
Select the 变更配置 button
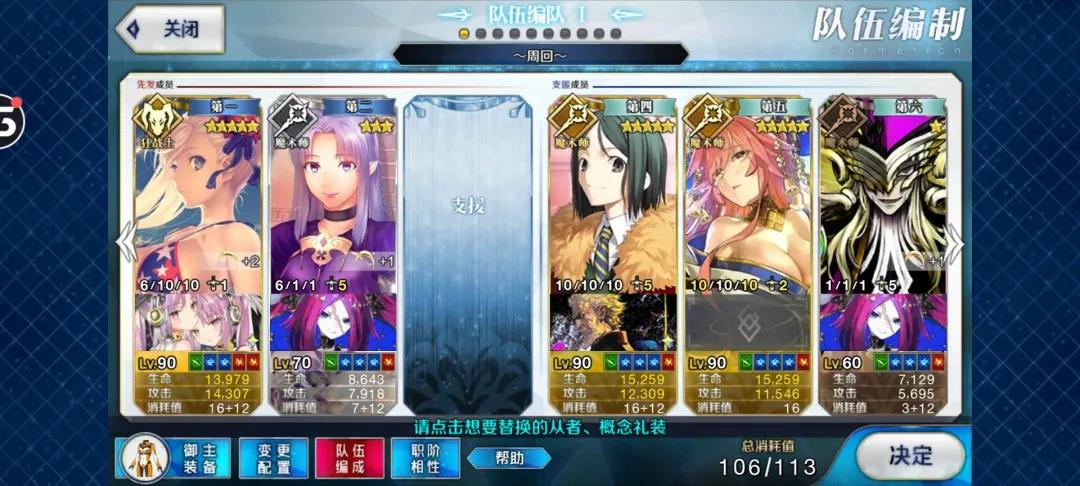[x=273, y=459]
